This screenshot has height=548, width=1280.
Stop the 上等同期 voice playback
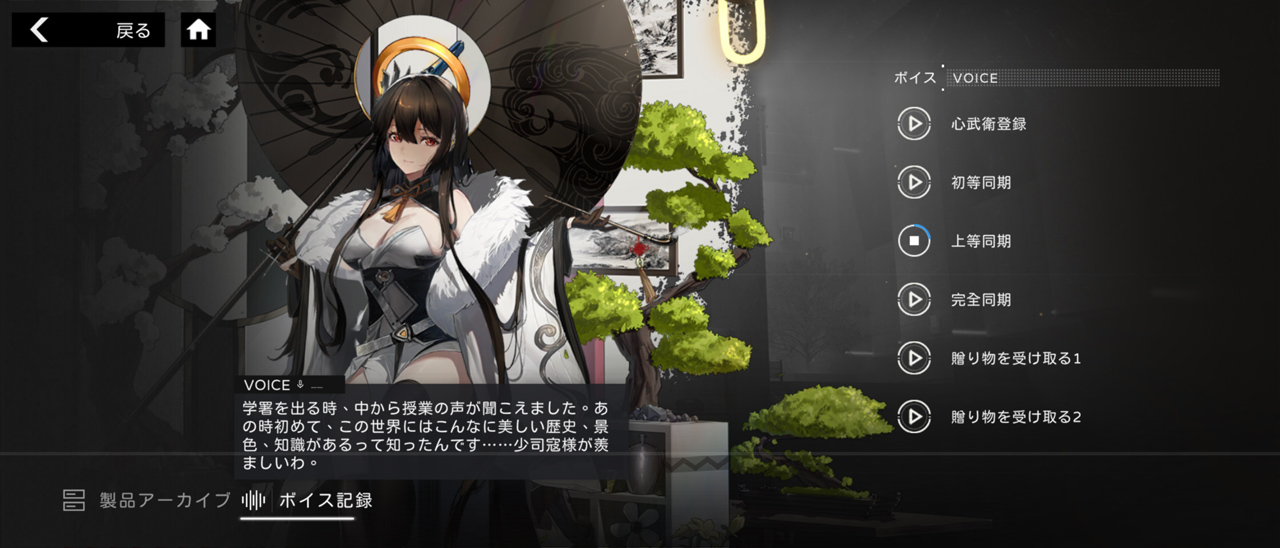914,241
